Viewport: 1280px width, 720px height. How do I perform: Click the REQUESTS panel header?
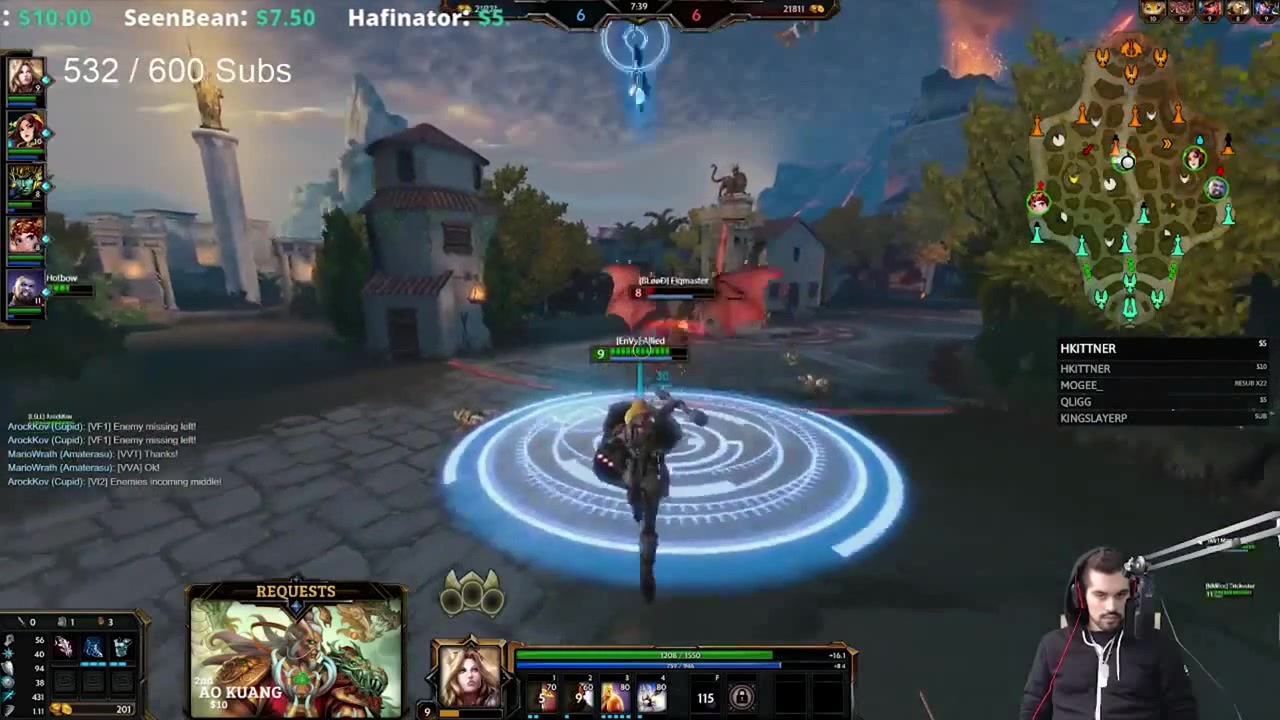295,591
